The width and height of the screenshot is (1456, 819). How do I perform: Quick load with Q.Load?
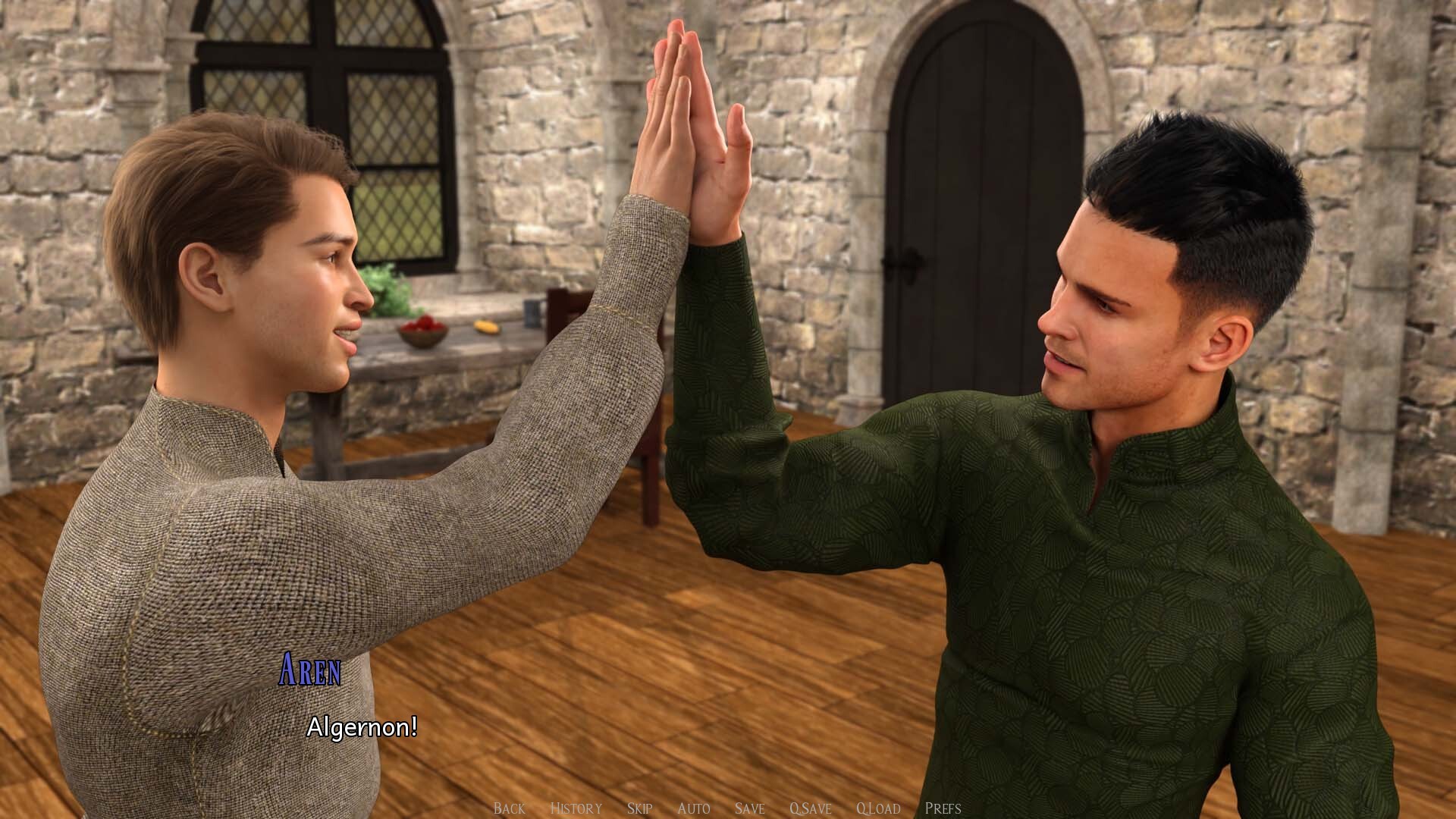point(878,808)
